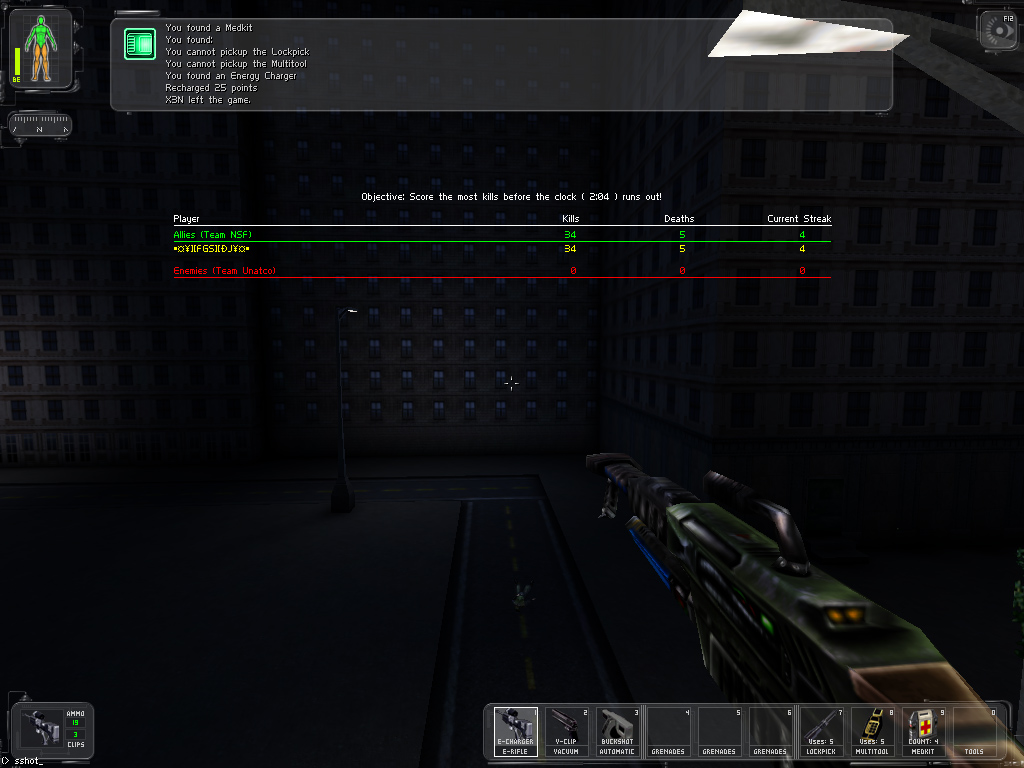The width and height of the screenshot is (1024, 768).
Task: Select the Multitool belt slot
Action: point(872,731)
